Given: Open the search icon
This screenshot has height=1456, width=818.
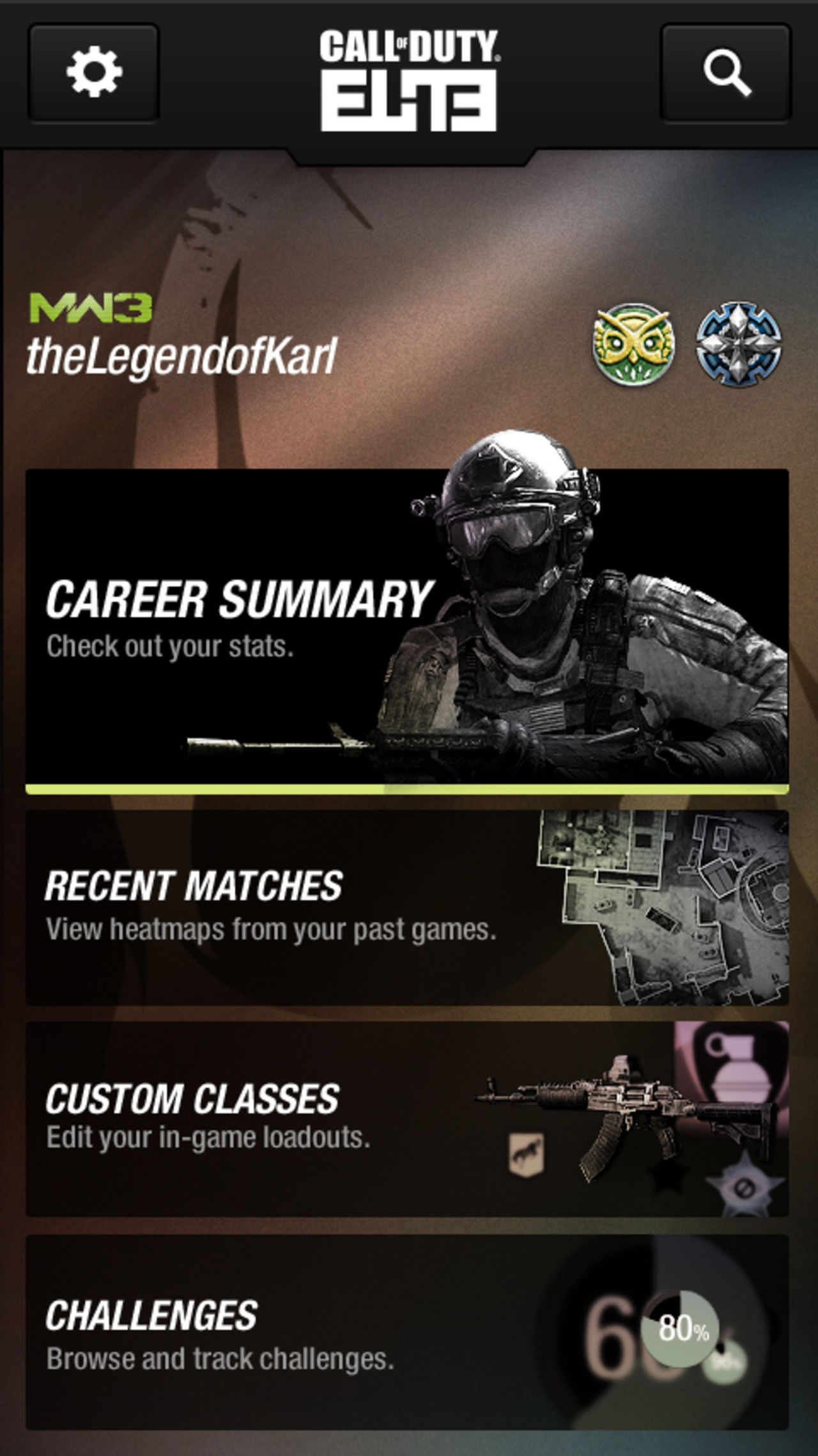Looking at the screenshot, I should (726, 72).
